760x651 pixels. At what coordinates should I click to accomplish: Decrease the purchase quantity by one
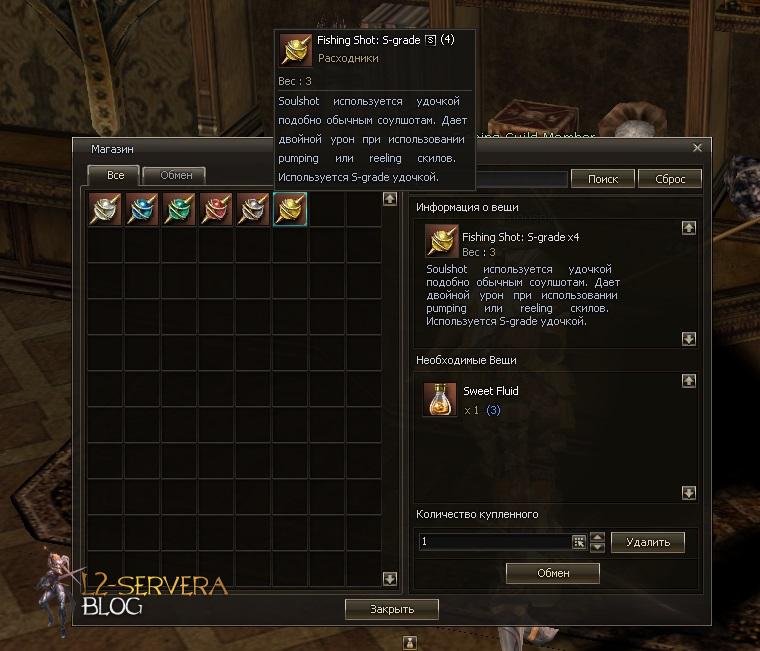click(x=598, y=547)
